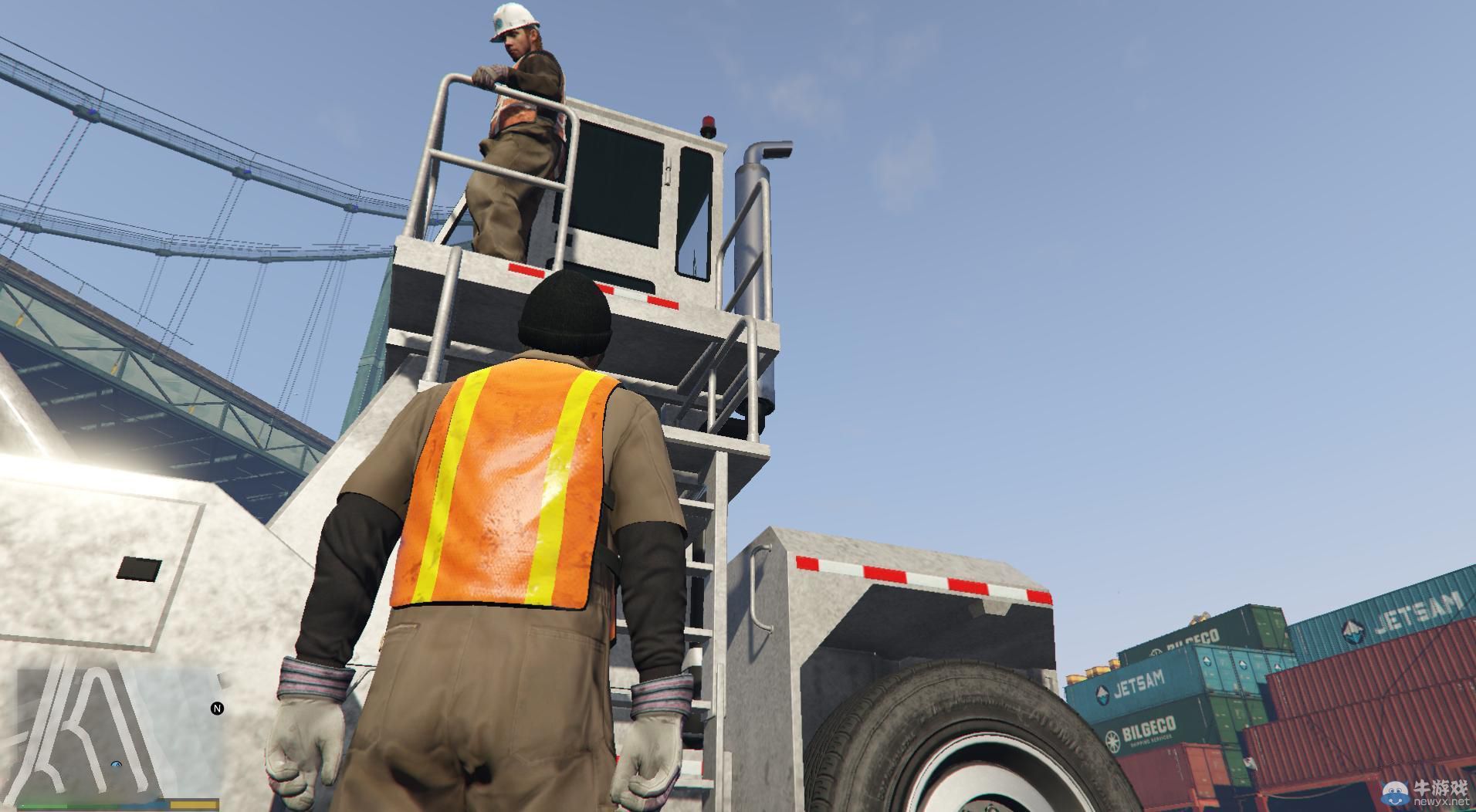Select the BILGECO ship wheel emblem on container
This screenshot has height=812, width=1476.
click(1114, 739)
